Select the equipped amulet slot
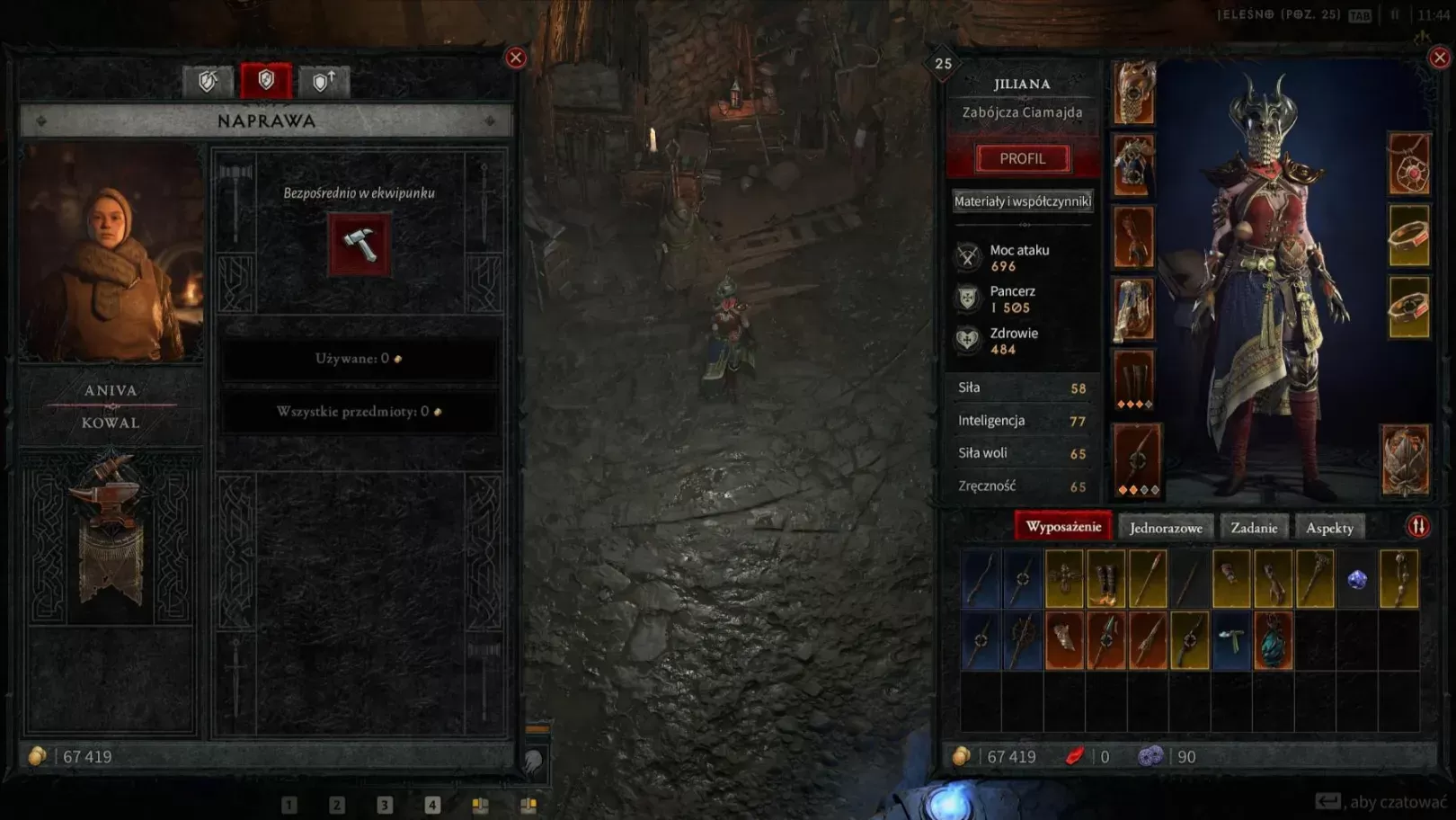1456x820 pixels. [x=1408, y=165]
